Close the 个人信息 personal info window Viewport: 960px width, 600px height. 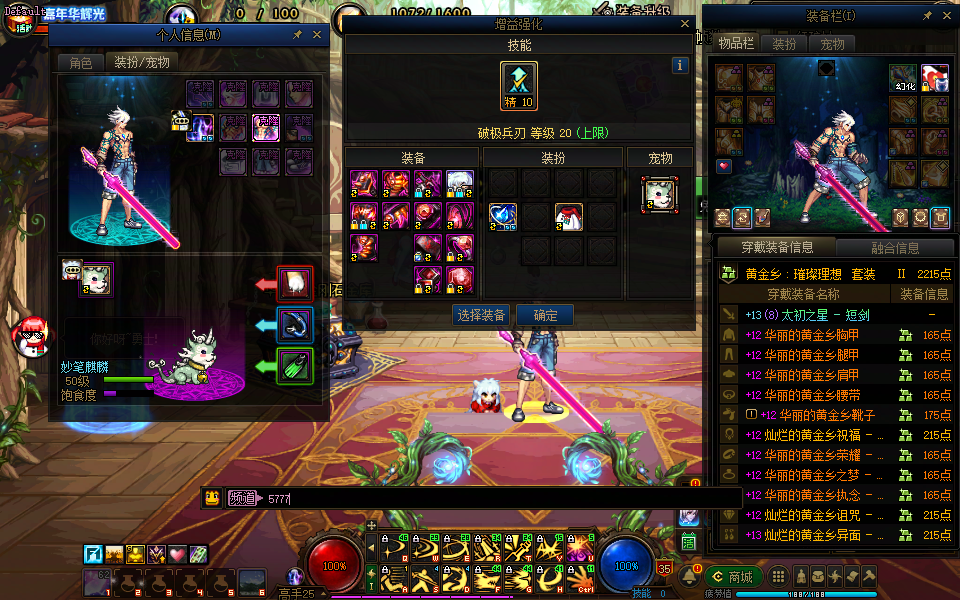318,35
